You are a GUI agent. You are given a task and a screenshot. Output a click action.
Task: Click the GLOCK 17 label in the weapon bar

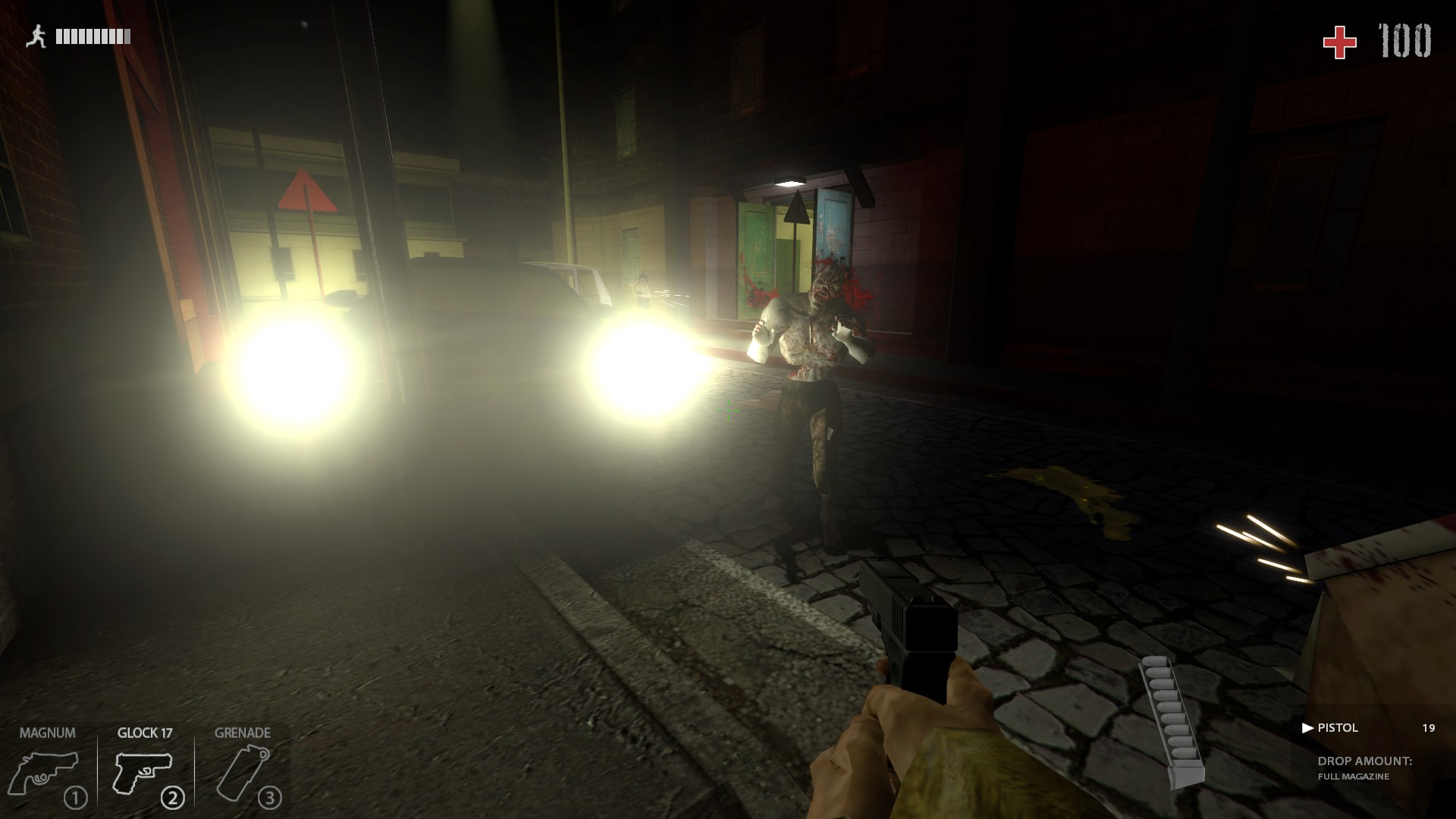click(x=144, y=733)
